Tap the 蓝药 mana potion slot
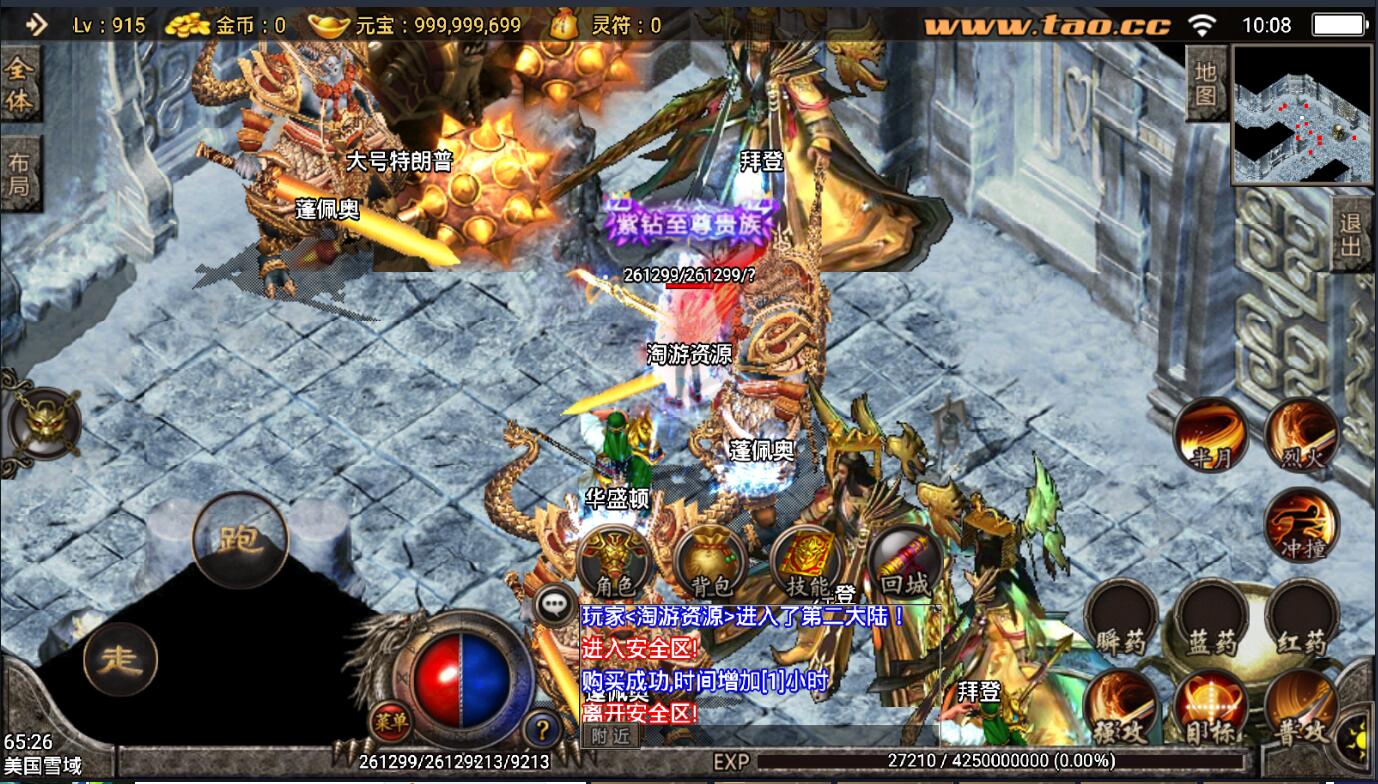Viewport: 1378px width, 784px height. point(1211,616)
